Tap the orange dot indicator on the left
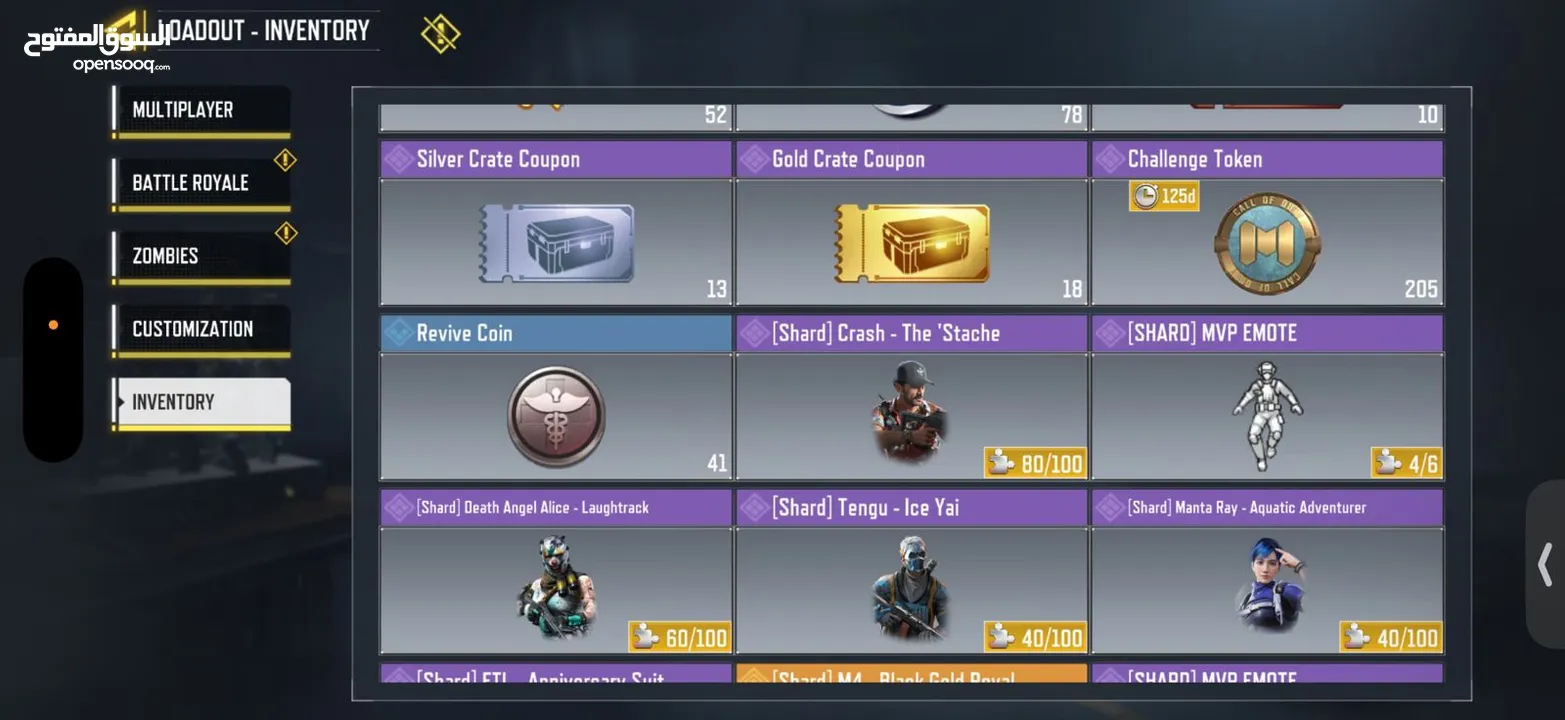The image size is (1565, 720). pyautogui.click(x=53, y=323)
